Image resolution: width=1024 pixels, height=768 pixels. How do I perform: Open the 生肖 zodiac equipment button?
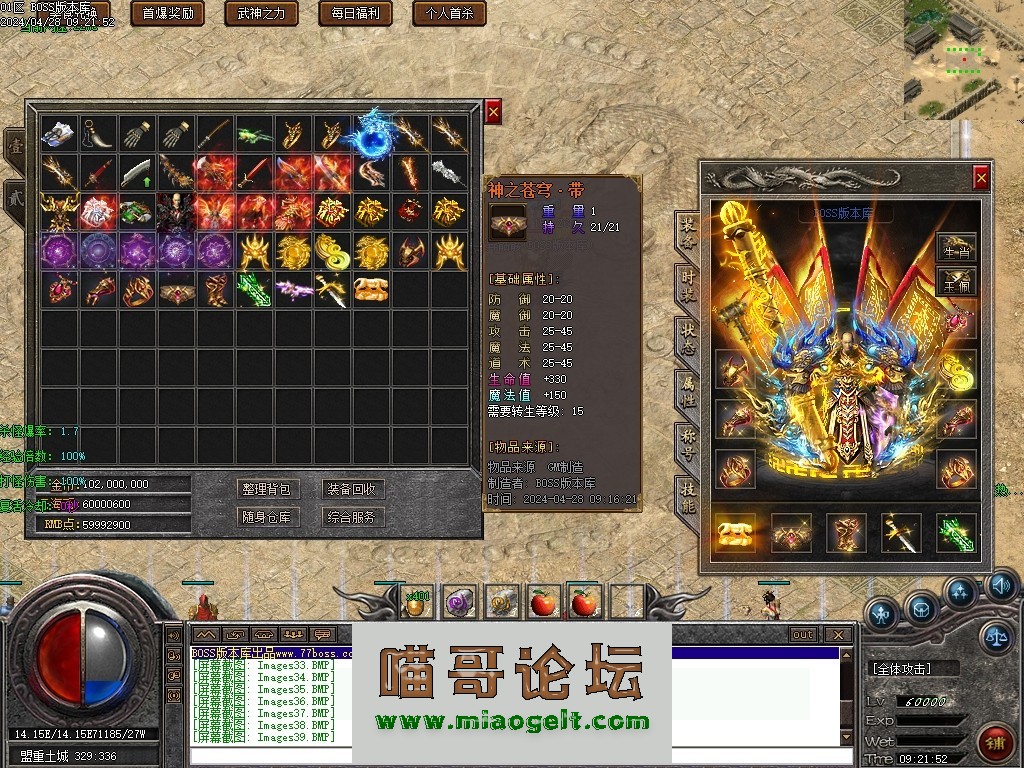pos(956,252)
